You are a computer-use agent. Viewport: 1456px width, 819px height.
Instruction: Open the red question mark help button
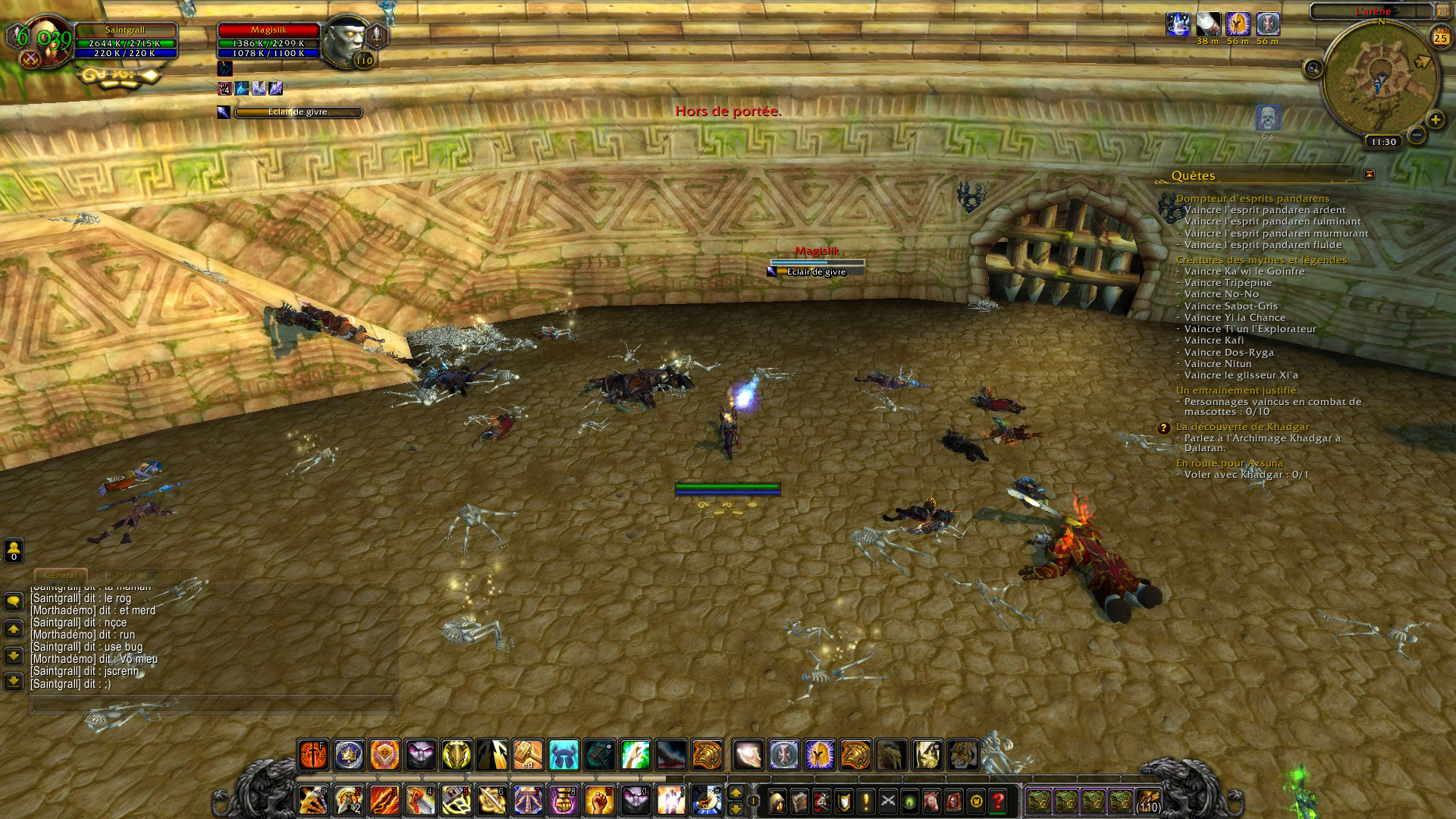coord(998,801)
